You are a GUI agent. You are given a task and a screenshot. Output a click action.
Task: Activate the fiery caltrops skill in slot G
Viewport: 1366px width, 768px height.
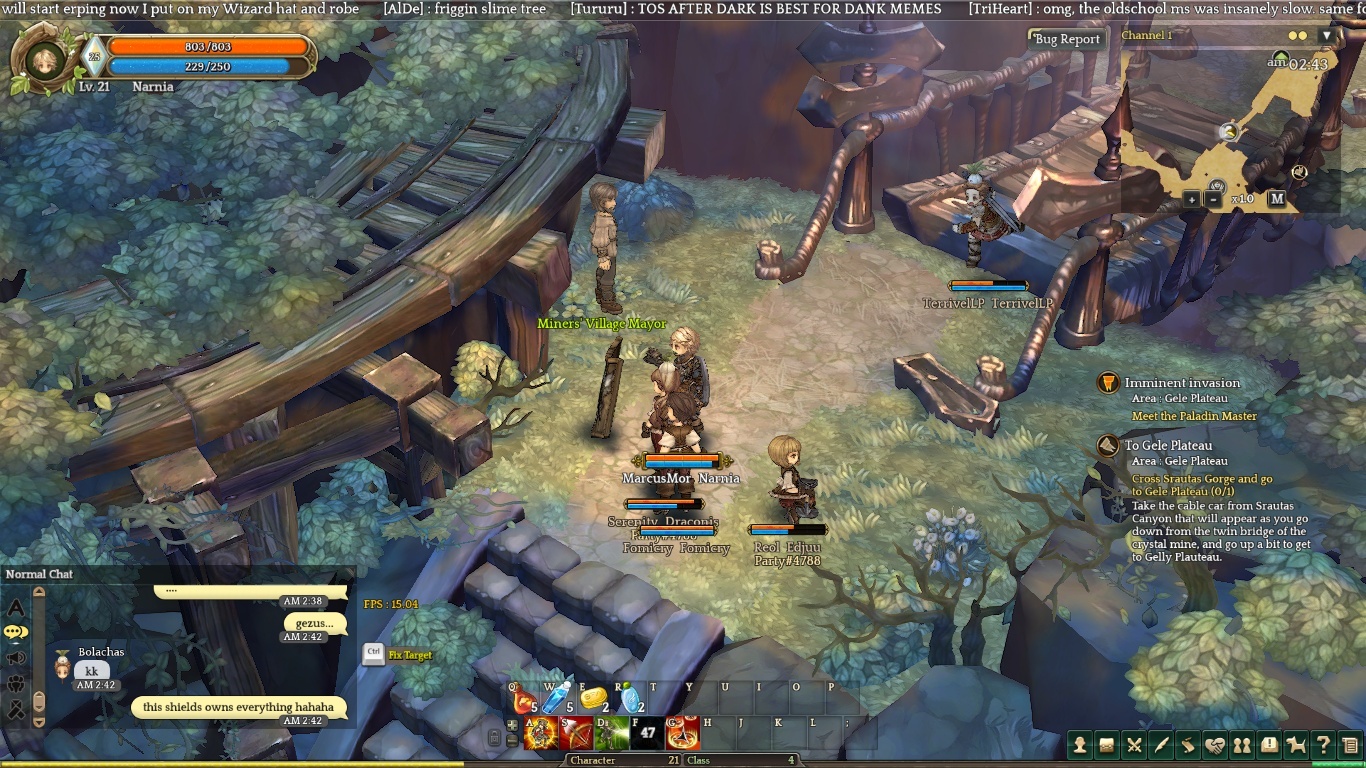(682, 734)
